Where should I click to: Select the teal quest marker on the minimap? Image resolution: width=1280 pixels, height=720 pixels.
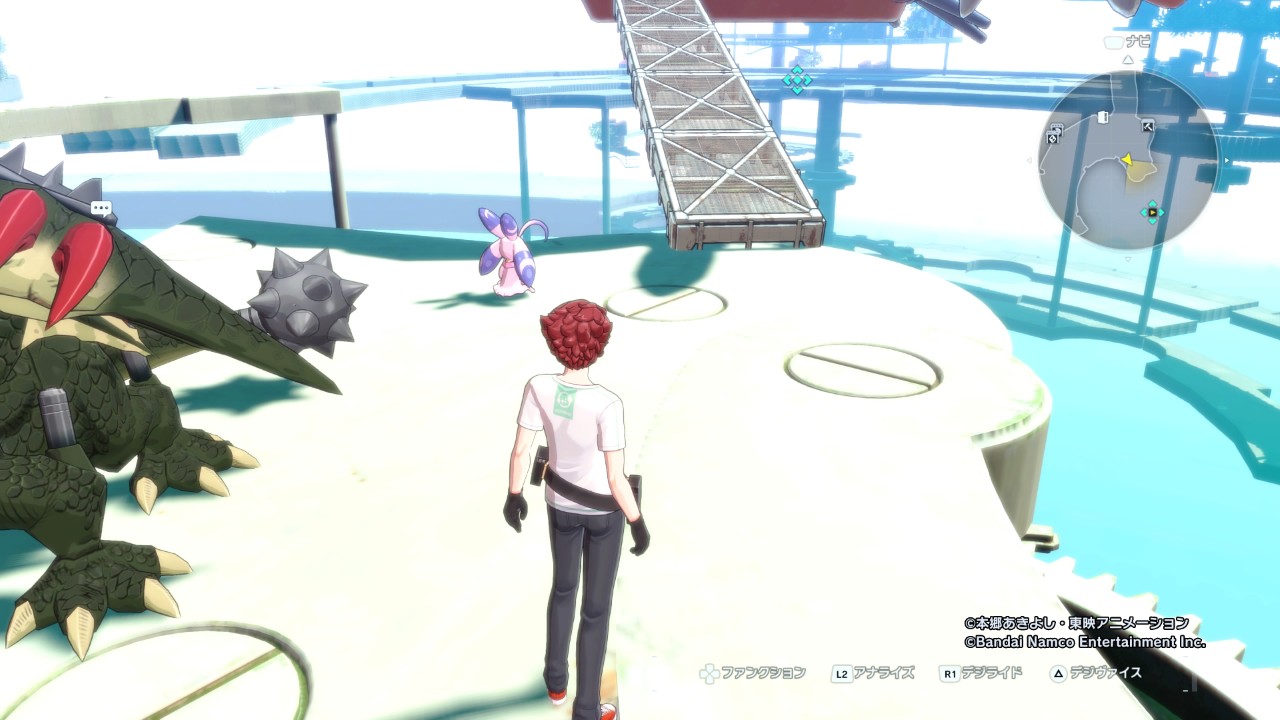click(1152, 212)
